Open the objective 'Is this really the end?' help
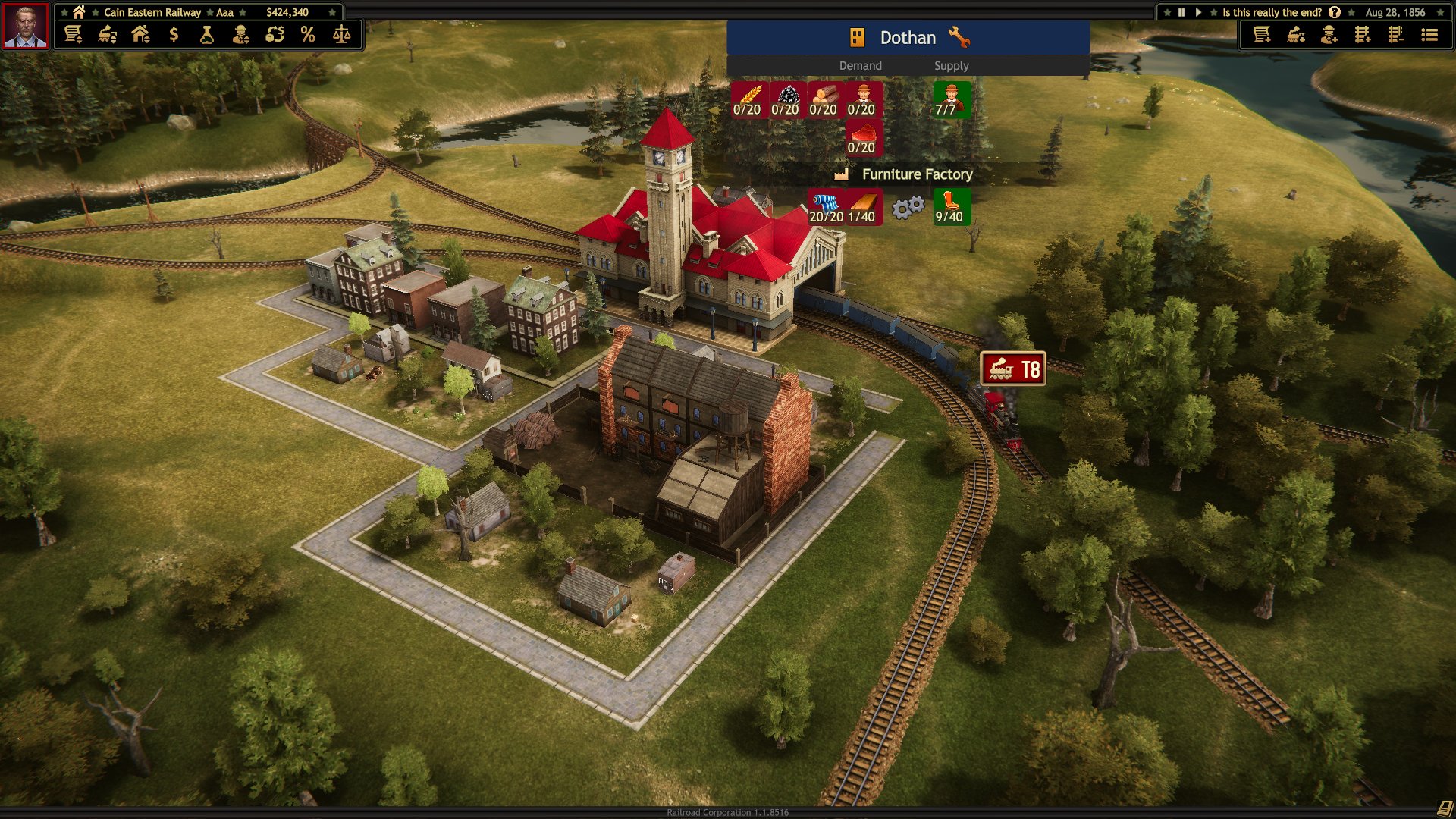The image size is (1456, 819). 1334,12
